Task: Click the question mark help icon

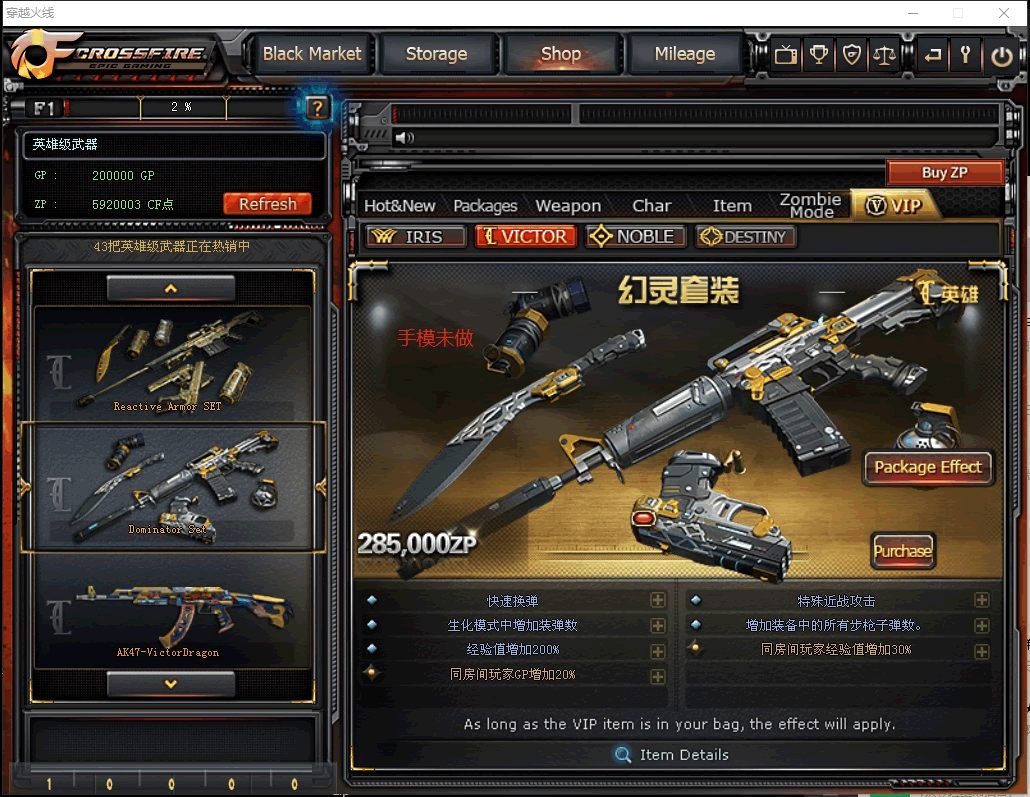Action: (317, 108)
